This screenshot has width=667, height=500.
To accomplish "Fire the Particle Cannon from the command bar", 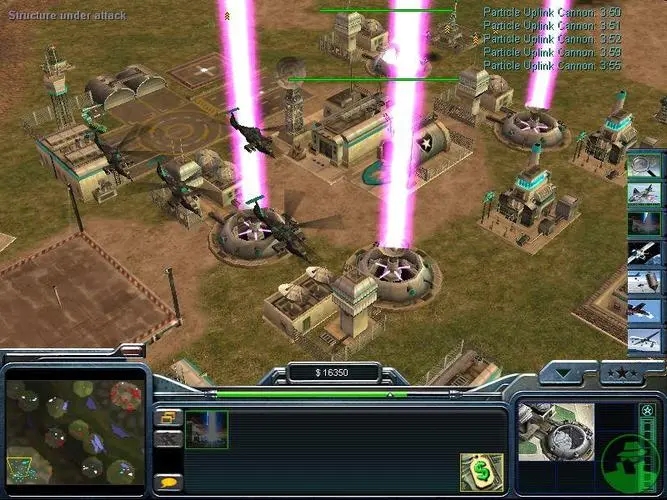I will [205, 429].
